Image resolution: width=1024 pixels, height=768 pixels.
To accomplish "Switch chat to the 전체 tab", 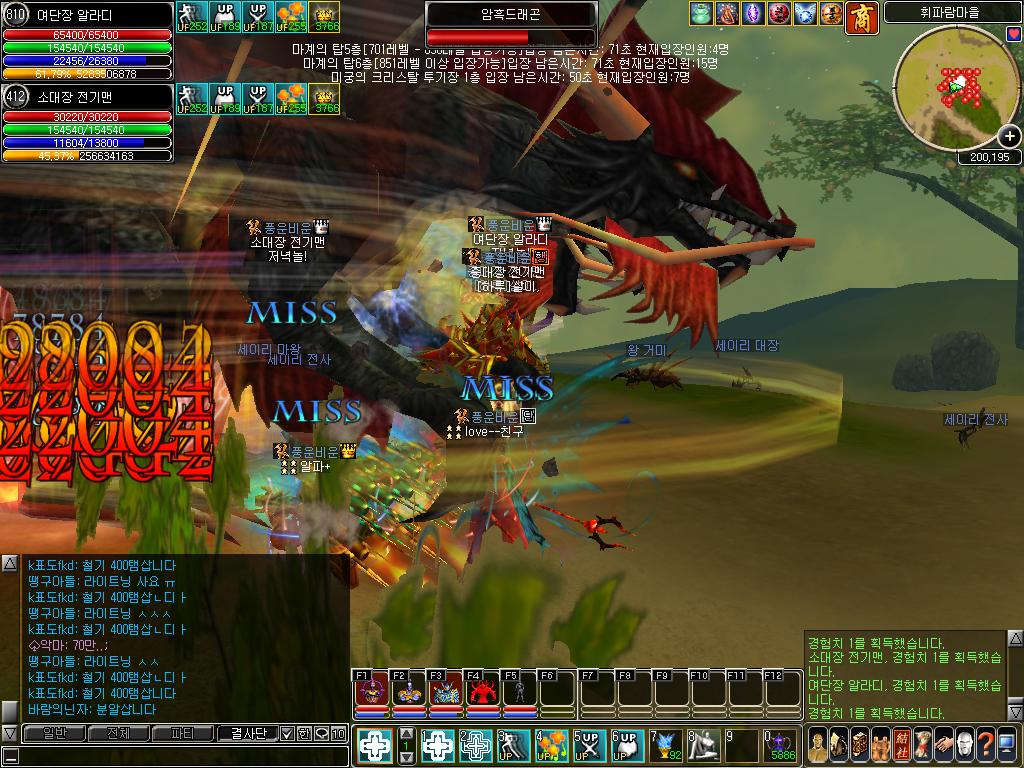I will point(118,733).
